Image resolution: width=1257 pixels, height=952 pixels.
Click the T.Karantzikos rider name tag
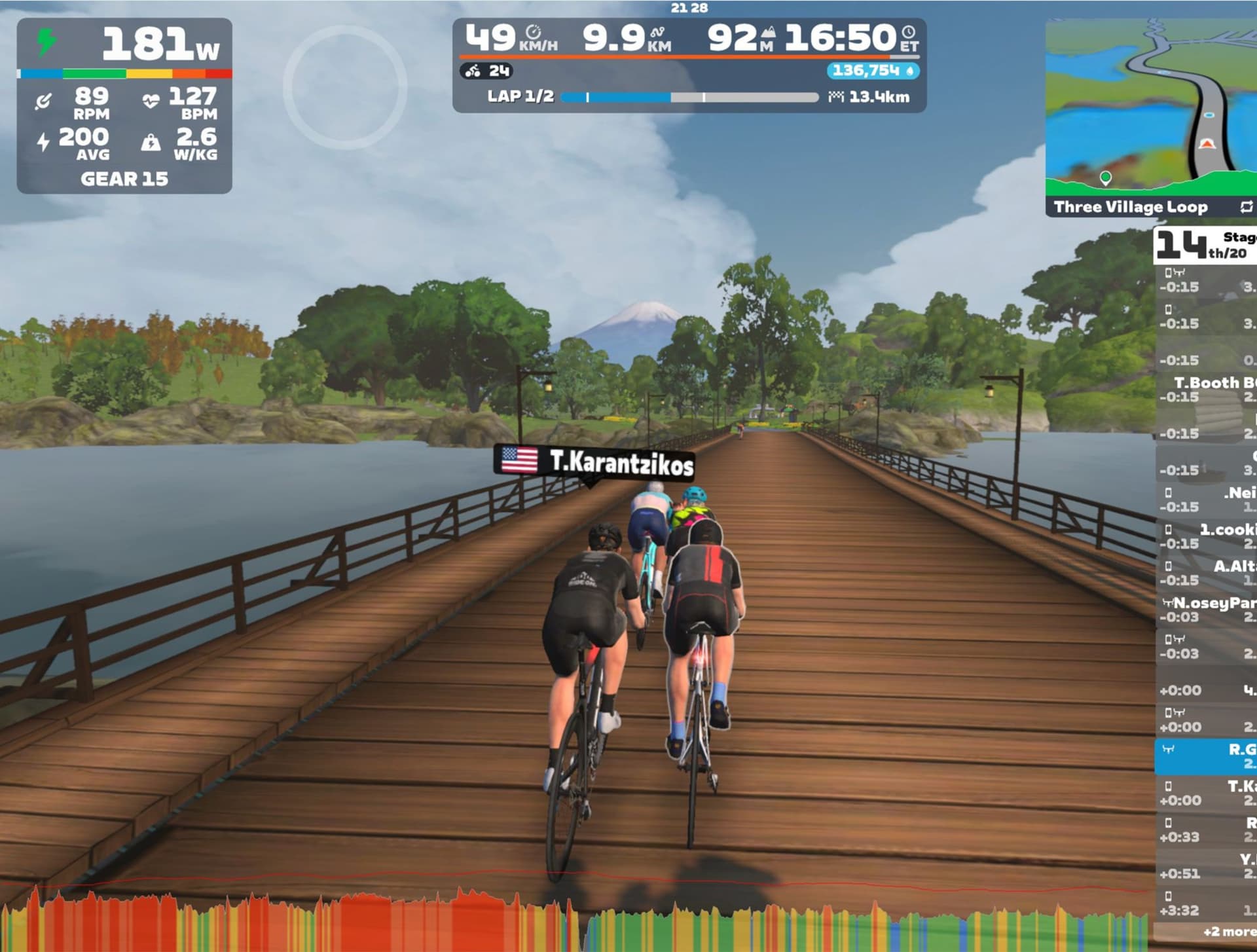click(x=594, y=461)
